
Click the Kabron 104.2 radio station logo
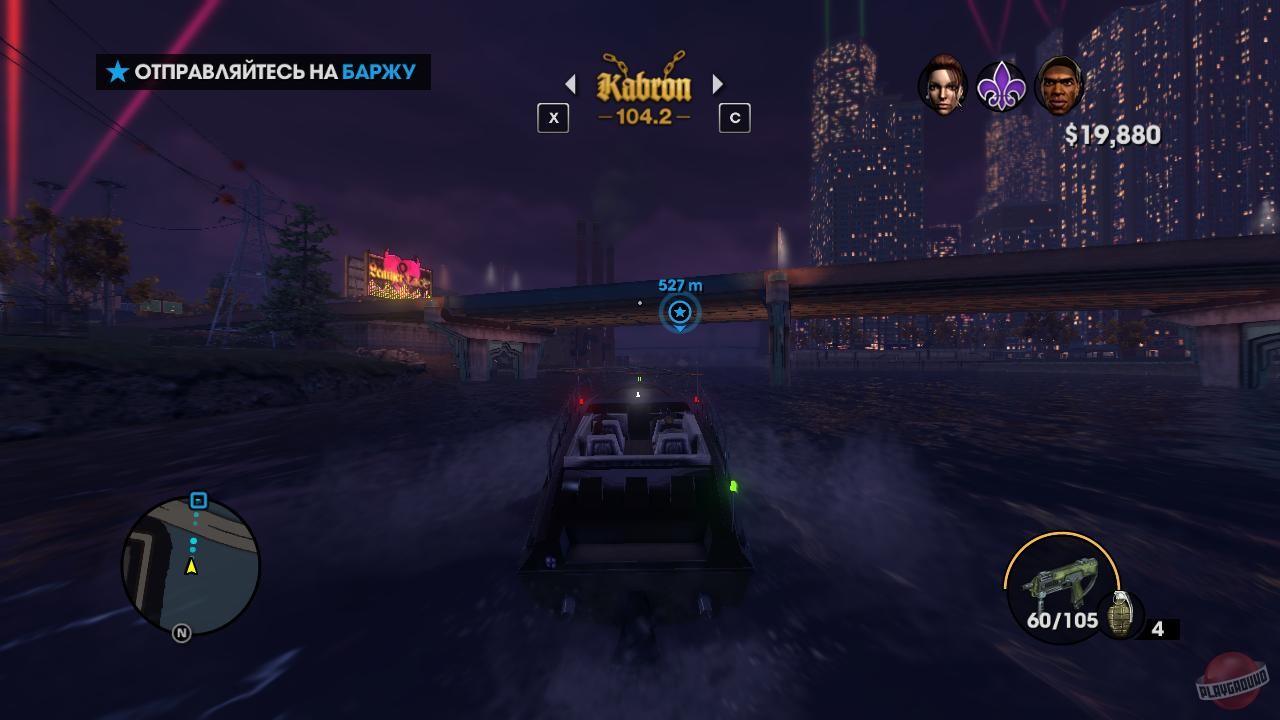(x=643, y=85)
